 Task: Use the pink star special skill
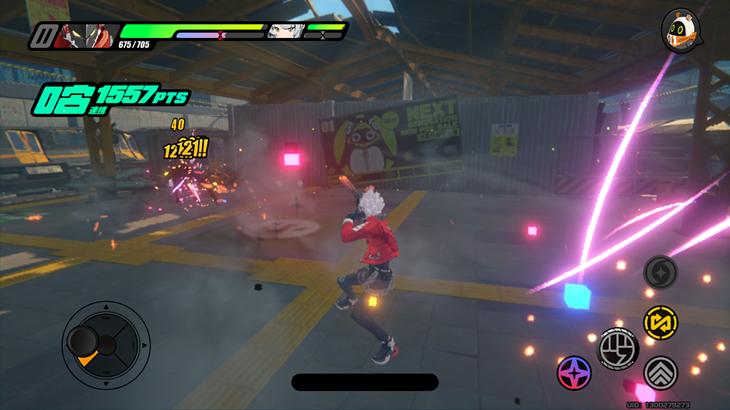(x=574, y=371)
